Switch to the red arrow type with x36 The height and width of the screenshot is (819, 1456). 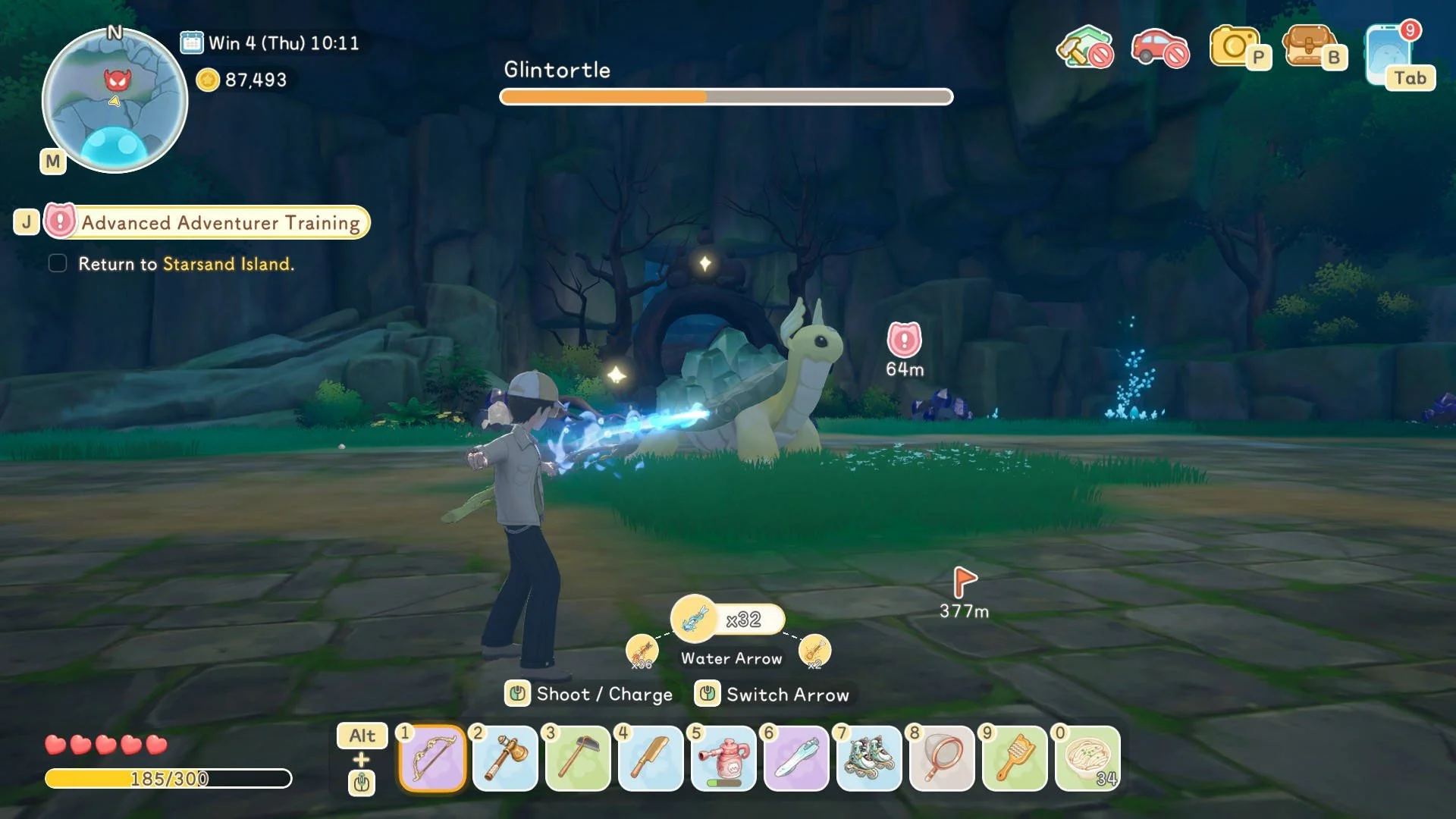[642, 651]
